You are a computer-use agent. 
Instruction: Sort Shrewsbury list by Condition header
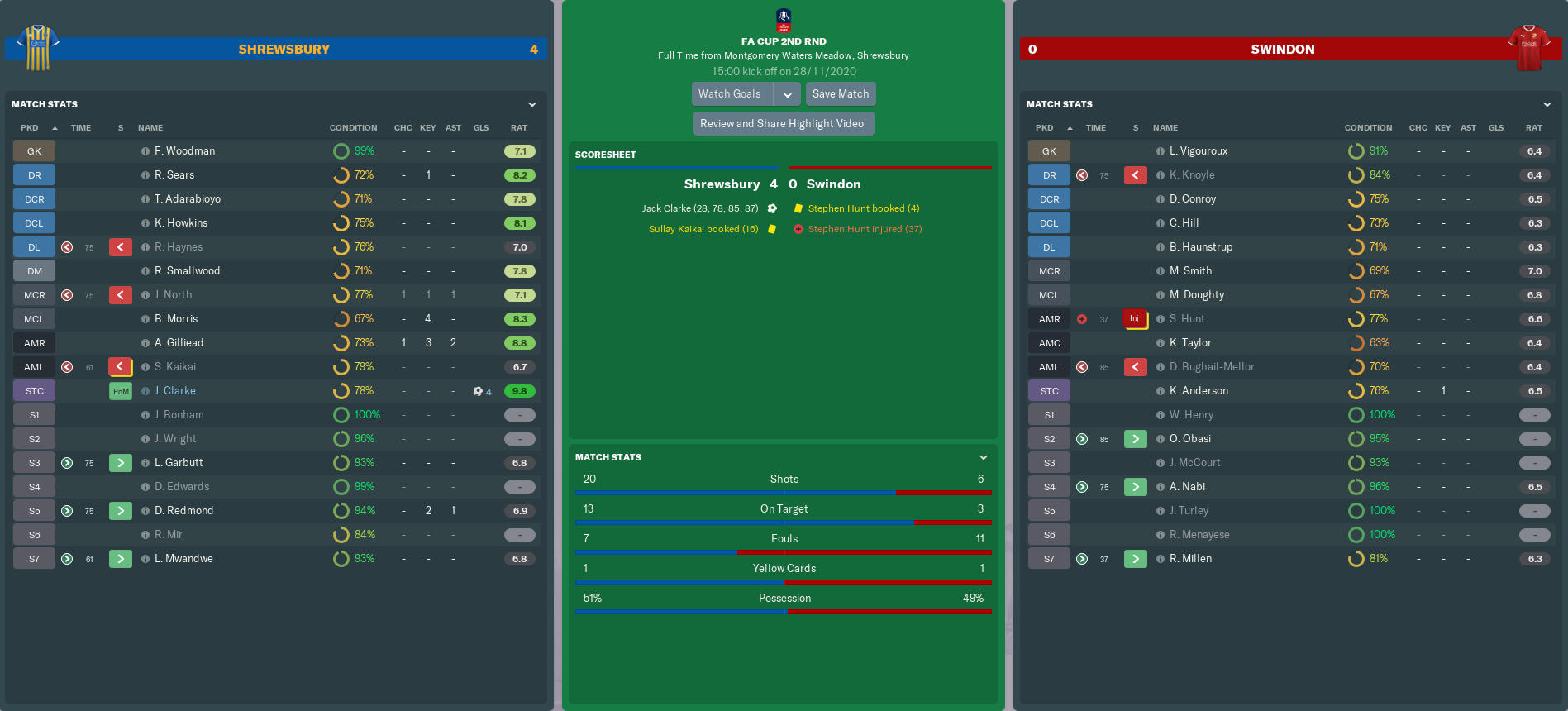pyautogui.click(x=353, y=128)
